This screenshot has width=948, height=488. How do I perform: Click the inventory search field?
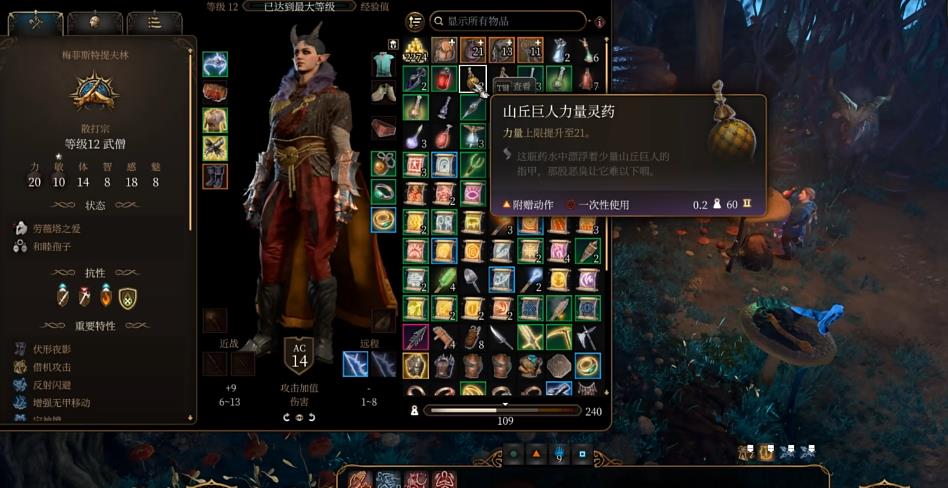(510, 21)
